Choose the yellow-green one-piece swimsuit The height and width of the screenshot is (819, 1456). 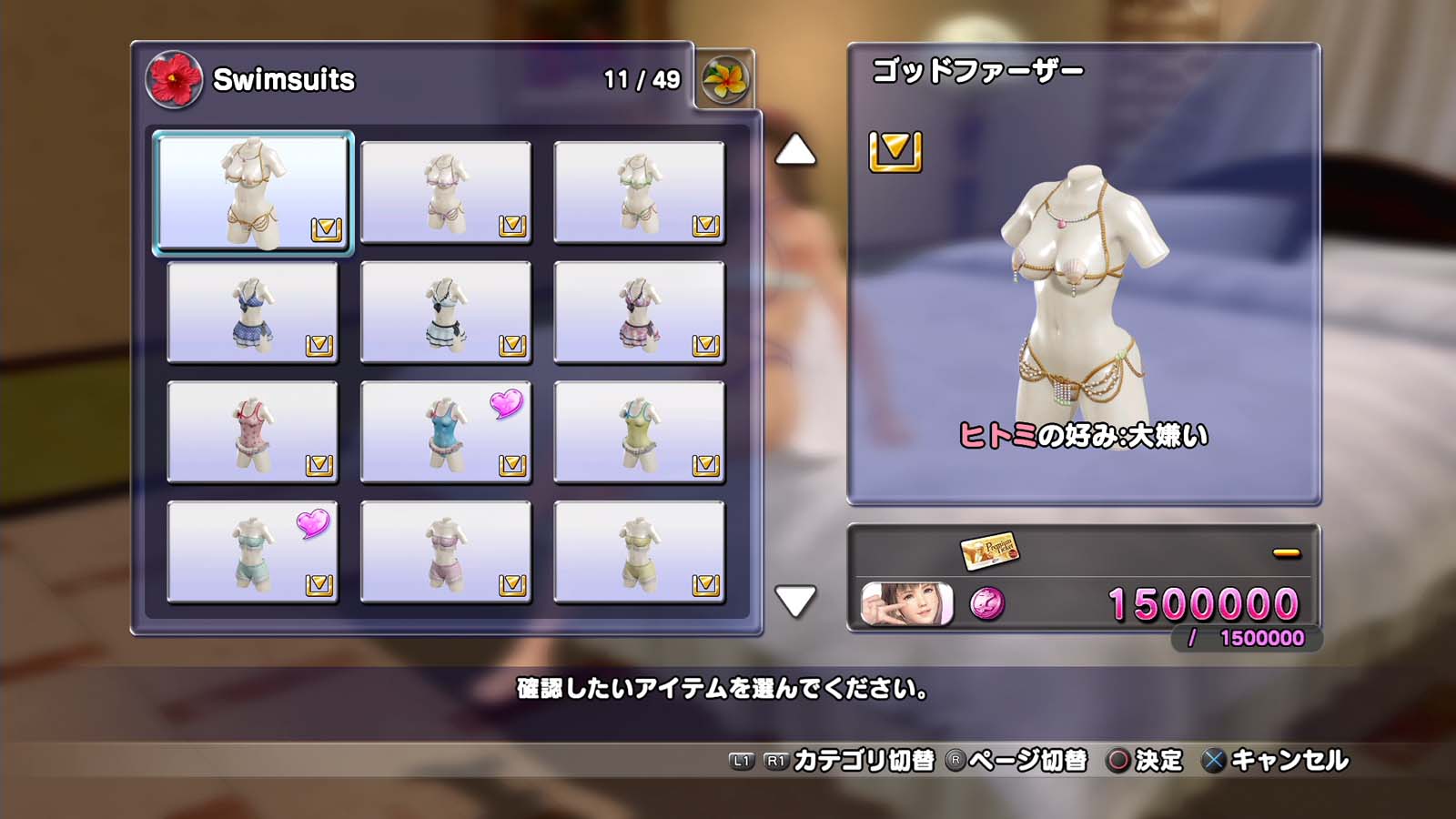point(639,432)
